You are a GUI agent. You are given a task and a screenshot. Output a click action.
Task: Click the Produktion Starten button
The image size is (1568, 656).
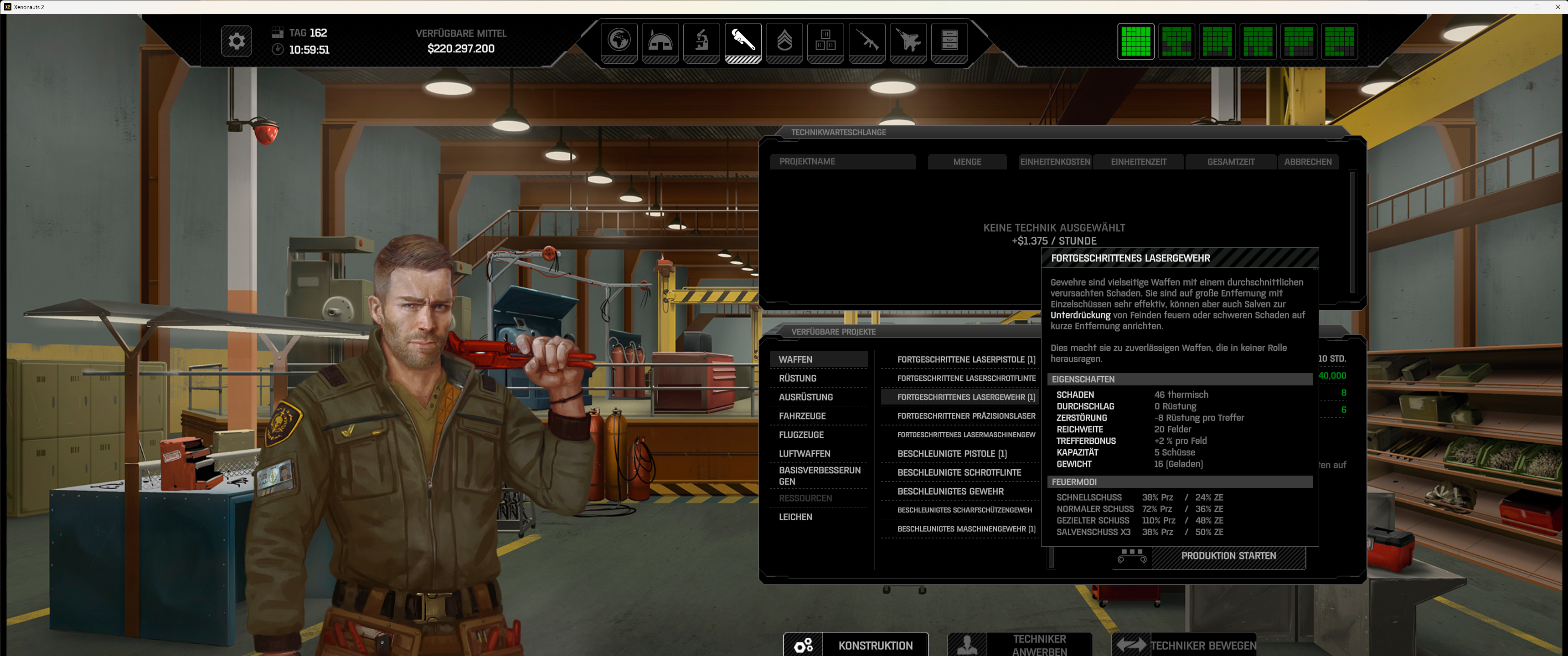[x=1228, y=556]
